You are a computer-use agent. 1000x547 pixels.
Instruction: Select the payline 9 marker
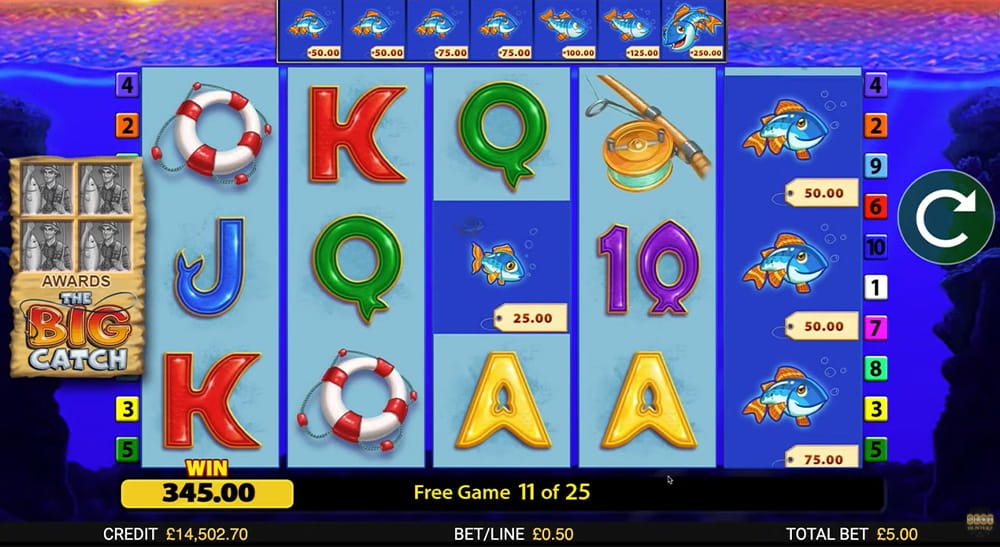pyautogui.click(x=876, y=167)
